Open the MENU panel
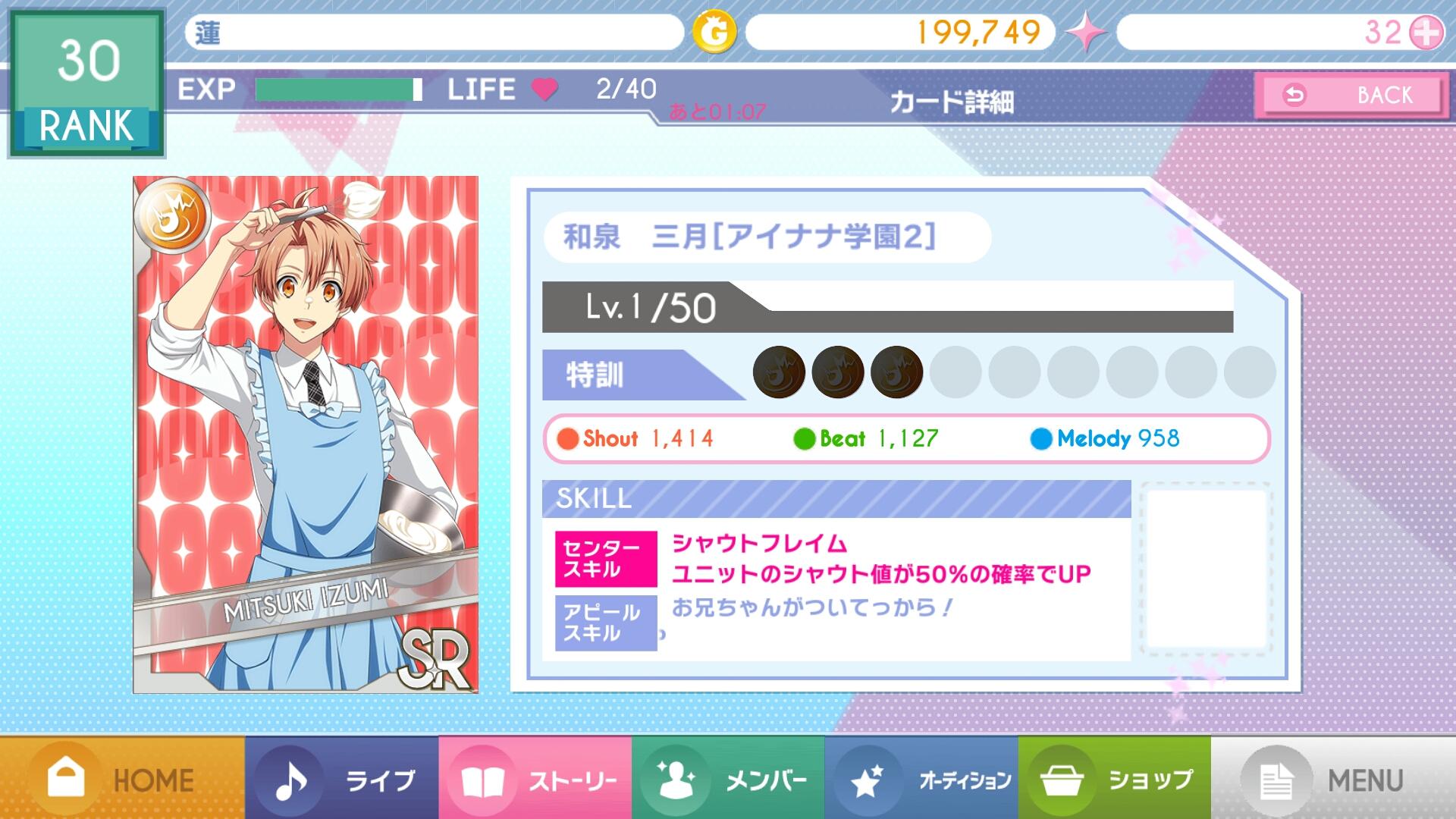The width and height of the screenshot is (1456, 819). pyautogui.click(x=1333, y=779)
